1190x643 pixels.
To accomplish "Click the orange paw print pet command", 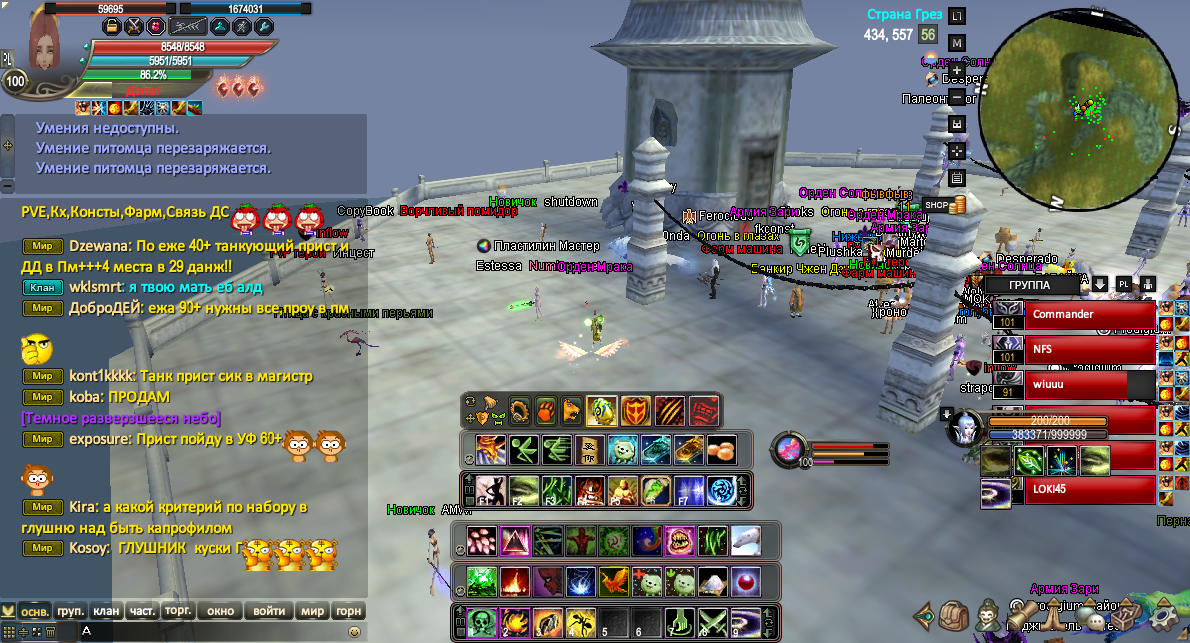I will click(x=545, y=410).
